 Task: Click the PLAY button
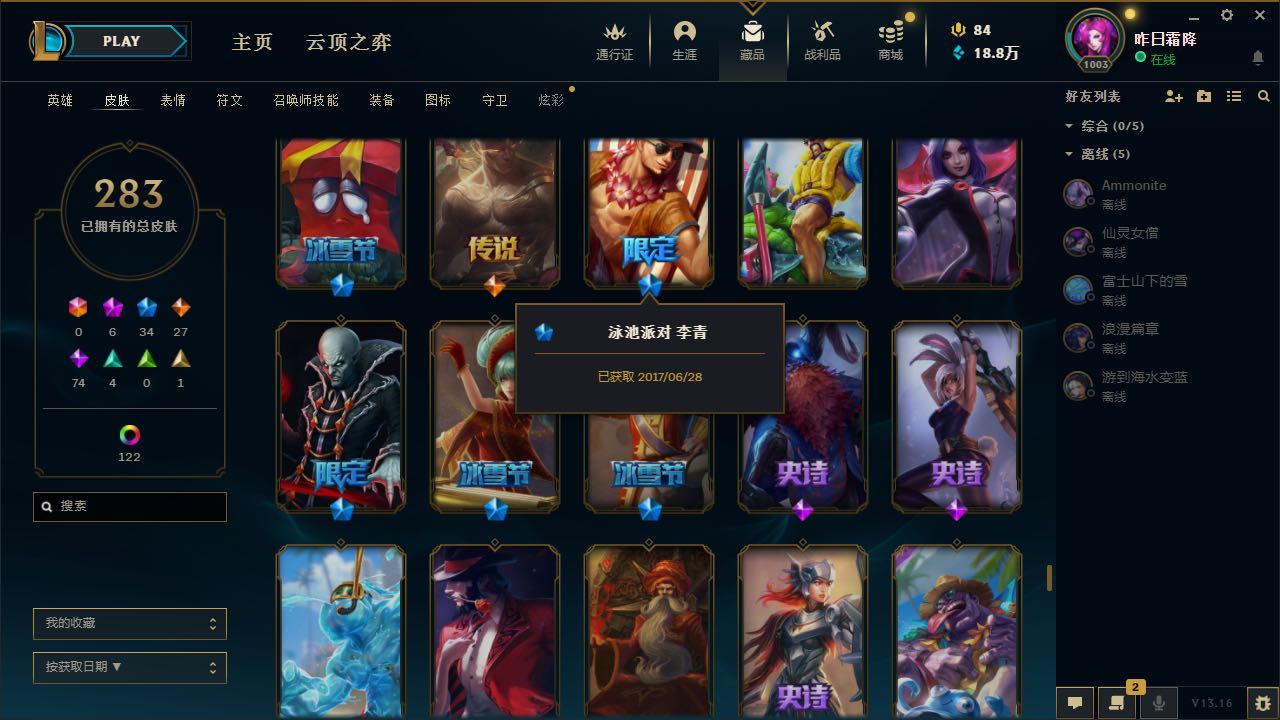click(121, 41)
